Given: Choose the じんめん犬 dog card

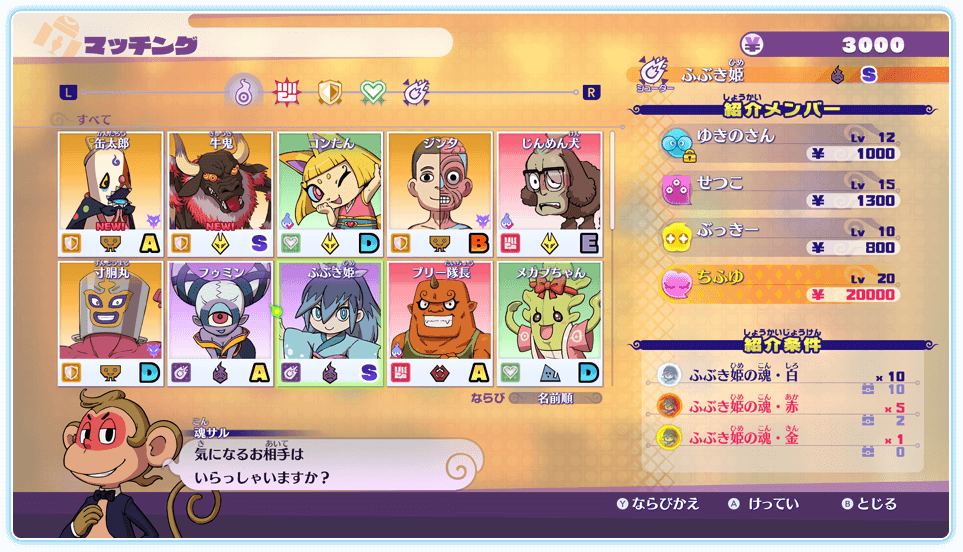Looking at the screenshot, I should 549,193.
